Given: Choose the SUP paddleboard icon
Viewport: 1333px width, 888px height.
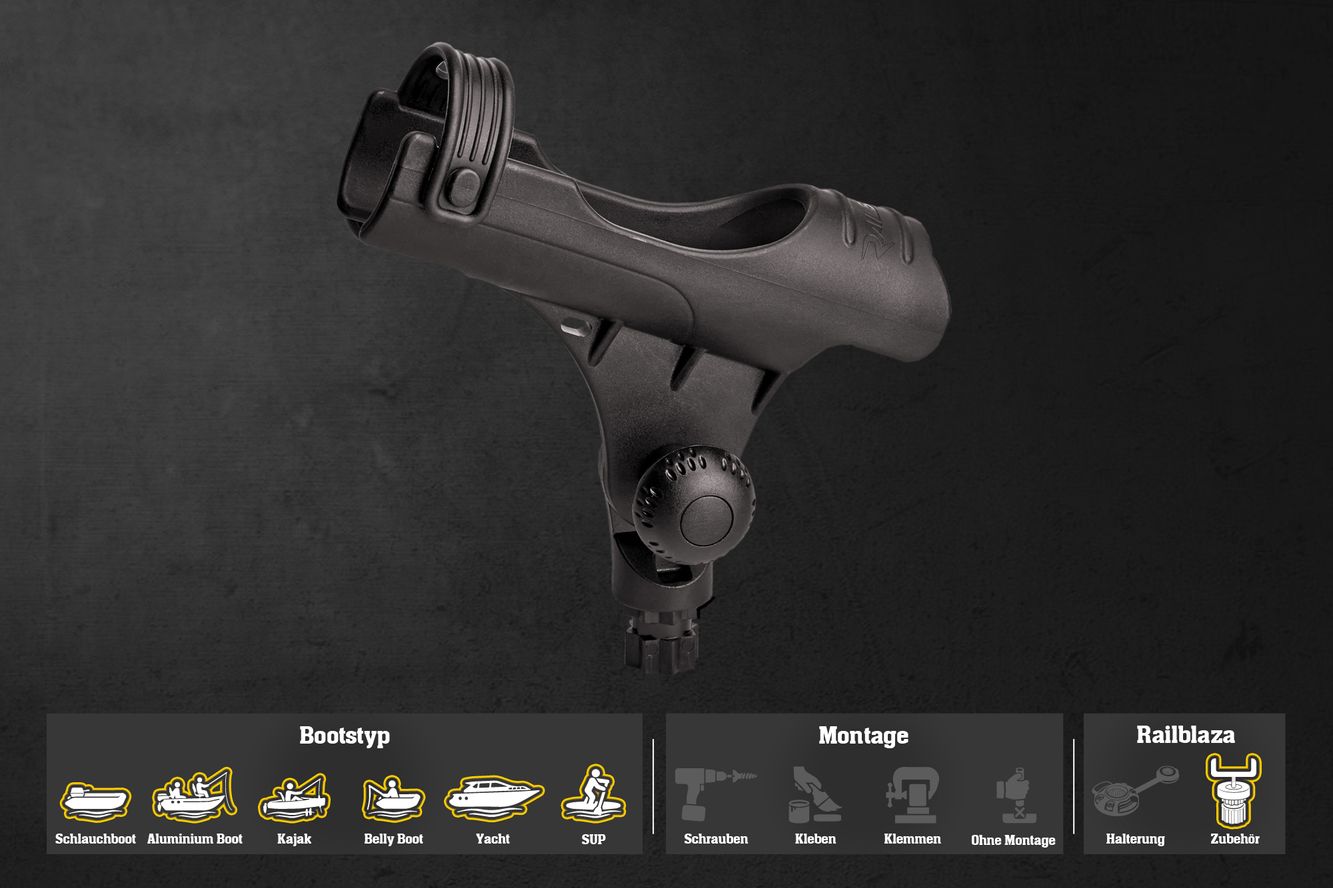Looking at the screenshot, I should (593, 795).
